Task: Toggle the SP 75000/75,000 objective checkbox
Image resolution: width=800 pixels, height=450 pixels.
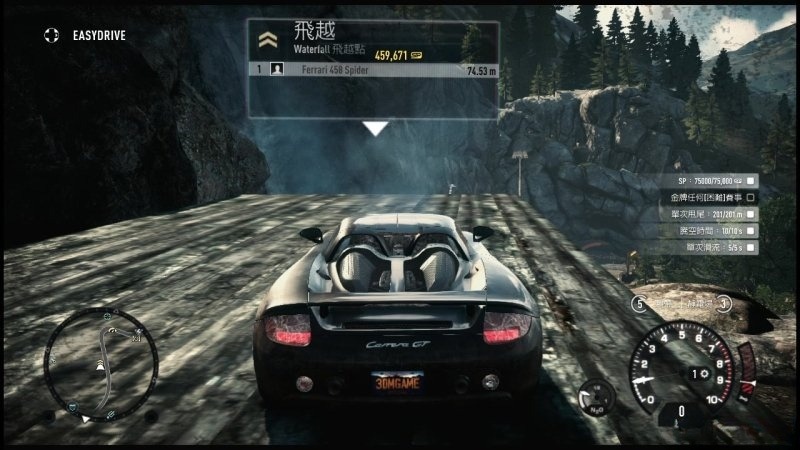Action: click(x=751, y=181)
